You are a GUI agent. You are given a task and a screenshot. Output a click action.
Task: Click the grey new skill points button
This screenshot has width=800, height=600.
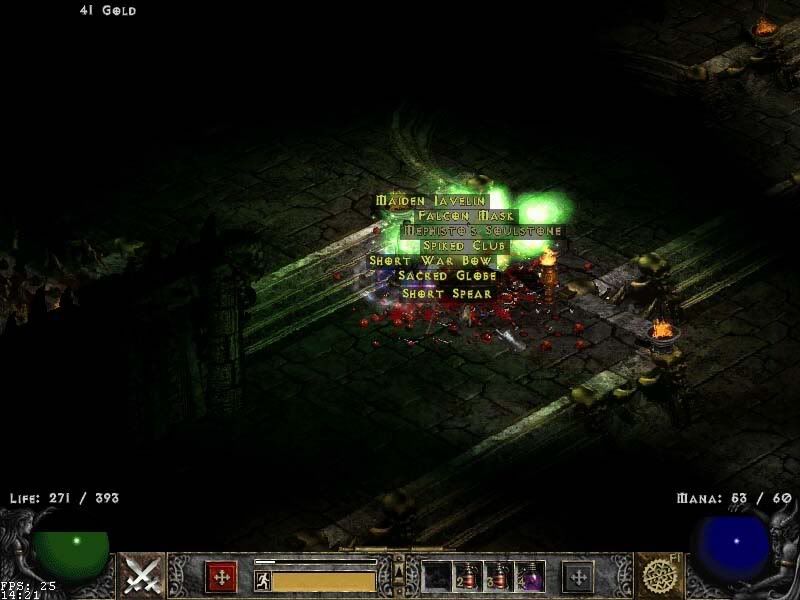(x=578, y=577)
